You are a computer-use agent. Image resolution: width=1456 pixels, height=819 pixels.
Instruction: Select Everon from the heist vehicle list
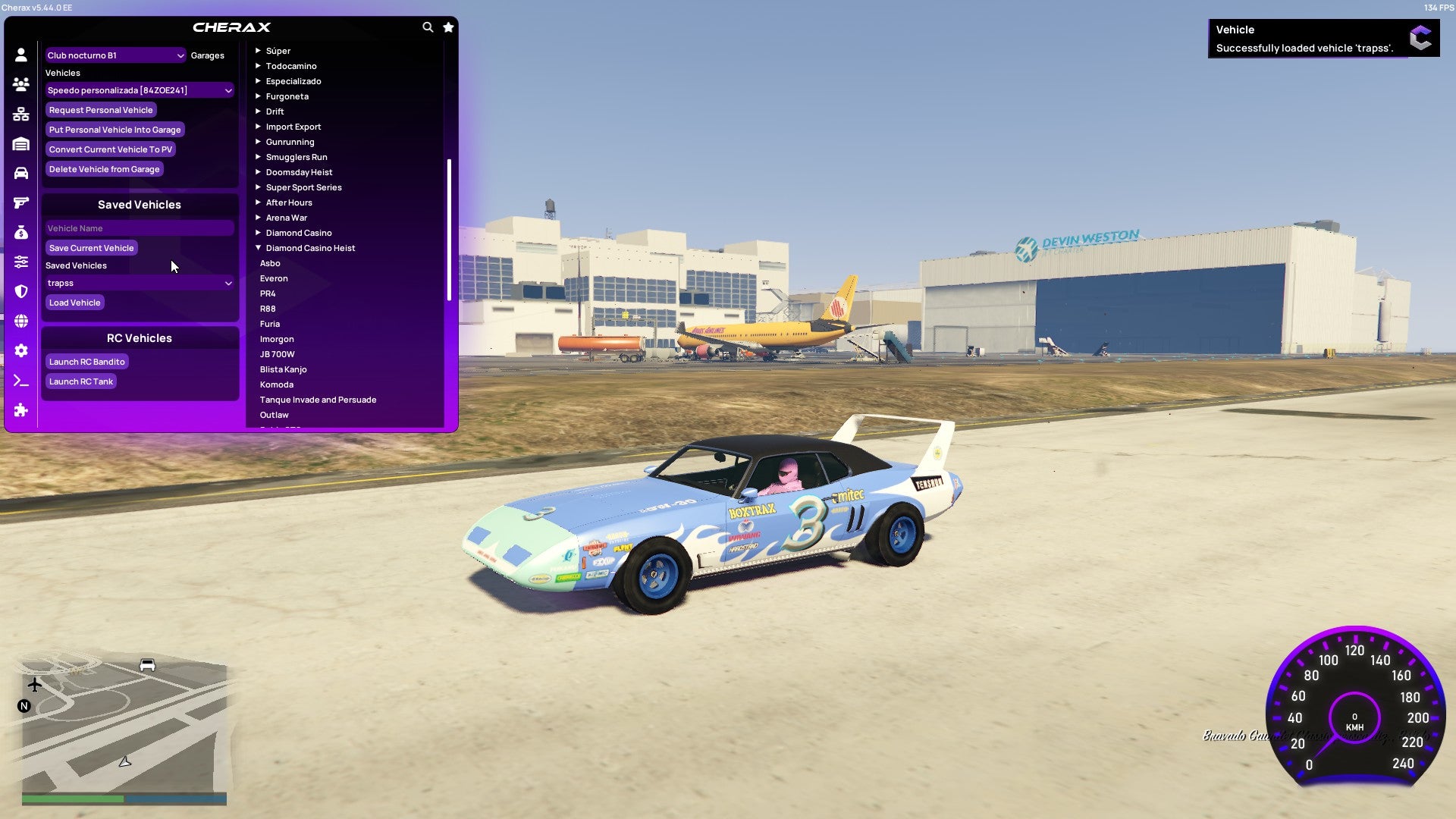[275, 278]
